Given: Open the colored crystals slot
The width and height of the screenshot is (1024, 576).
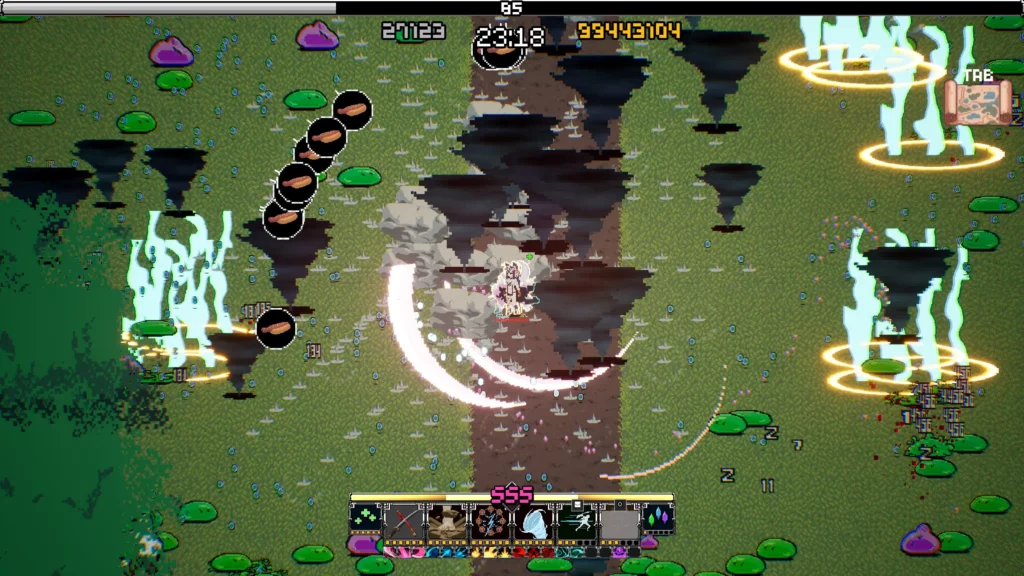Looking at the screenshot, I should coord(659,520).
